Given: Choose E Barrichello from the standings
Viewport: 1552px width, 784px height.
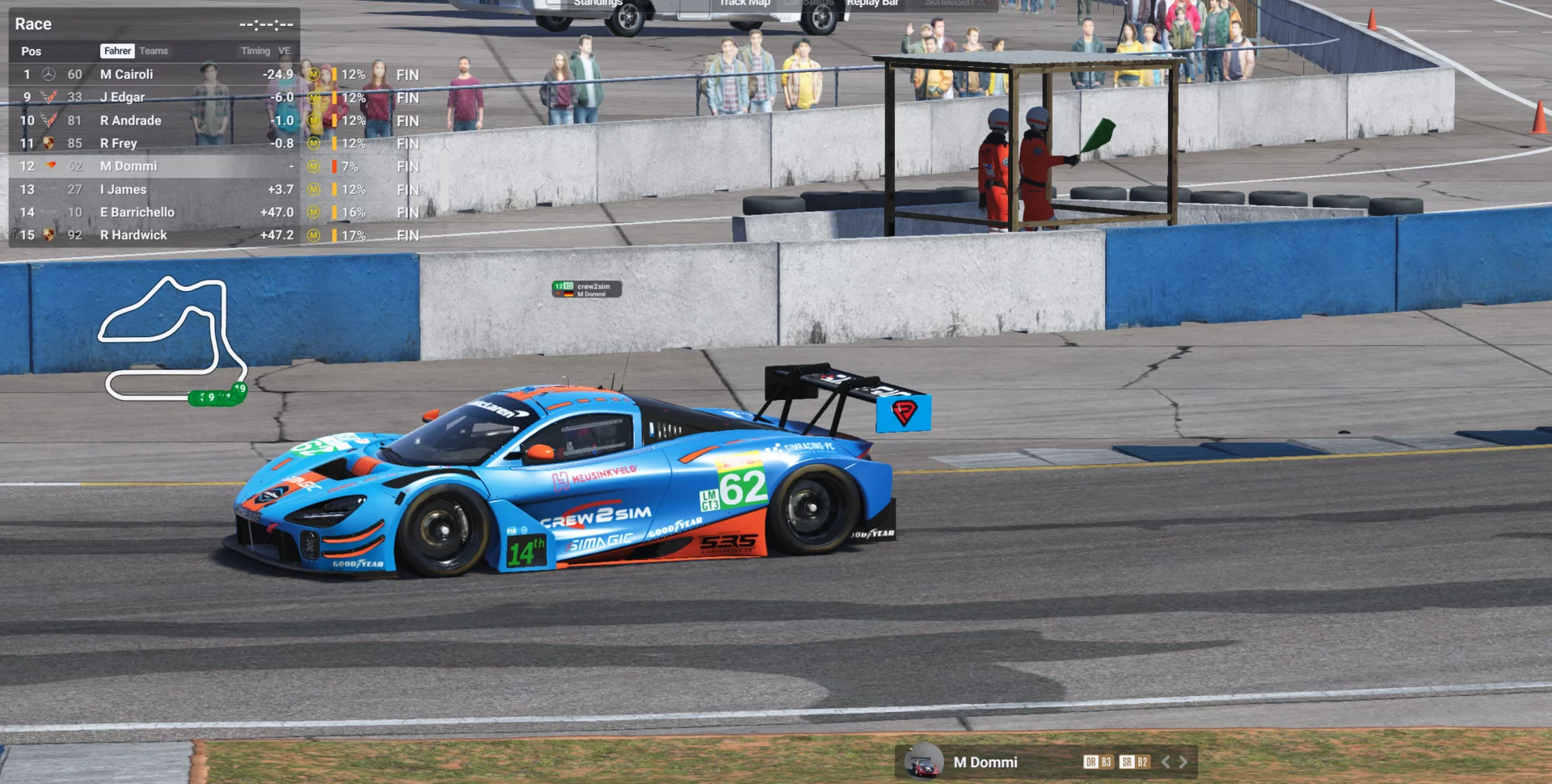Looking at the screenshot, I should [137, 213].
